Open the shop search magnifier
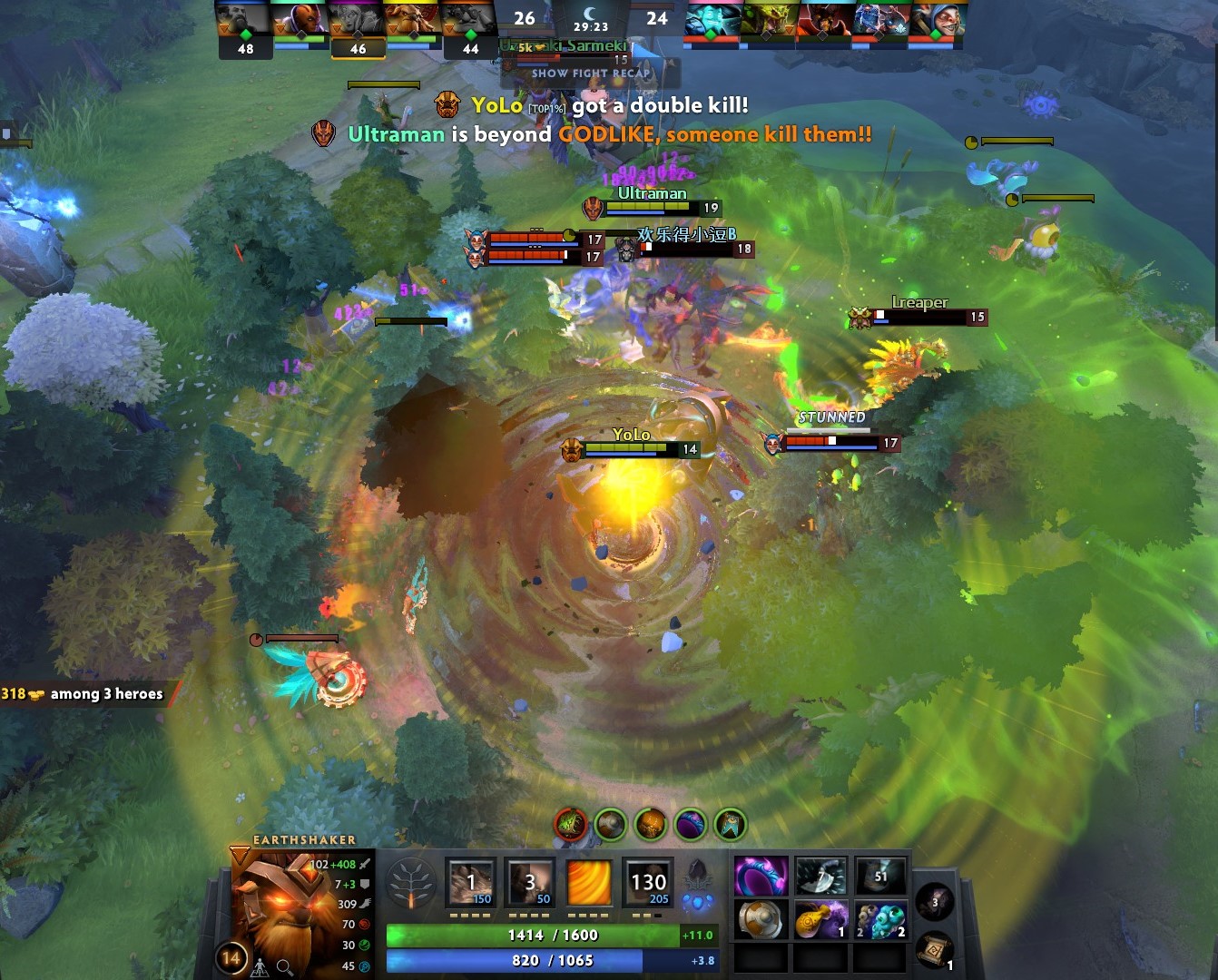The width and height of the screenshot is (1218, 980). pos(282,967)
